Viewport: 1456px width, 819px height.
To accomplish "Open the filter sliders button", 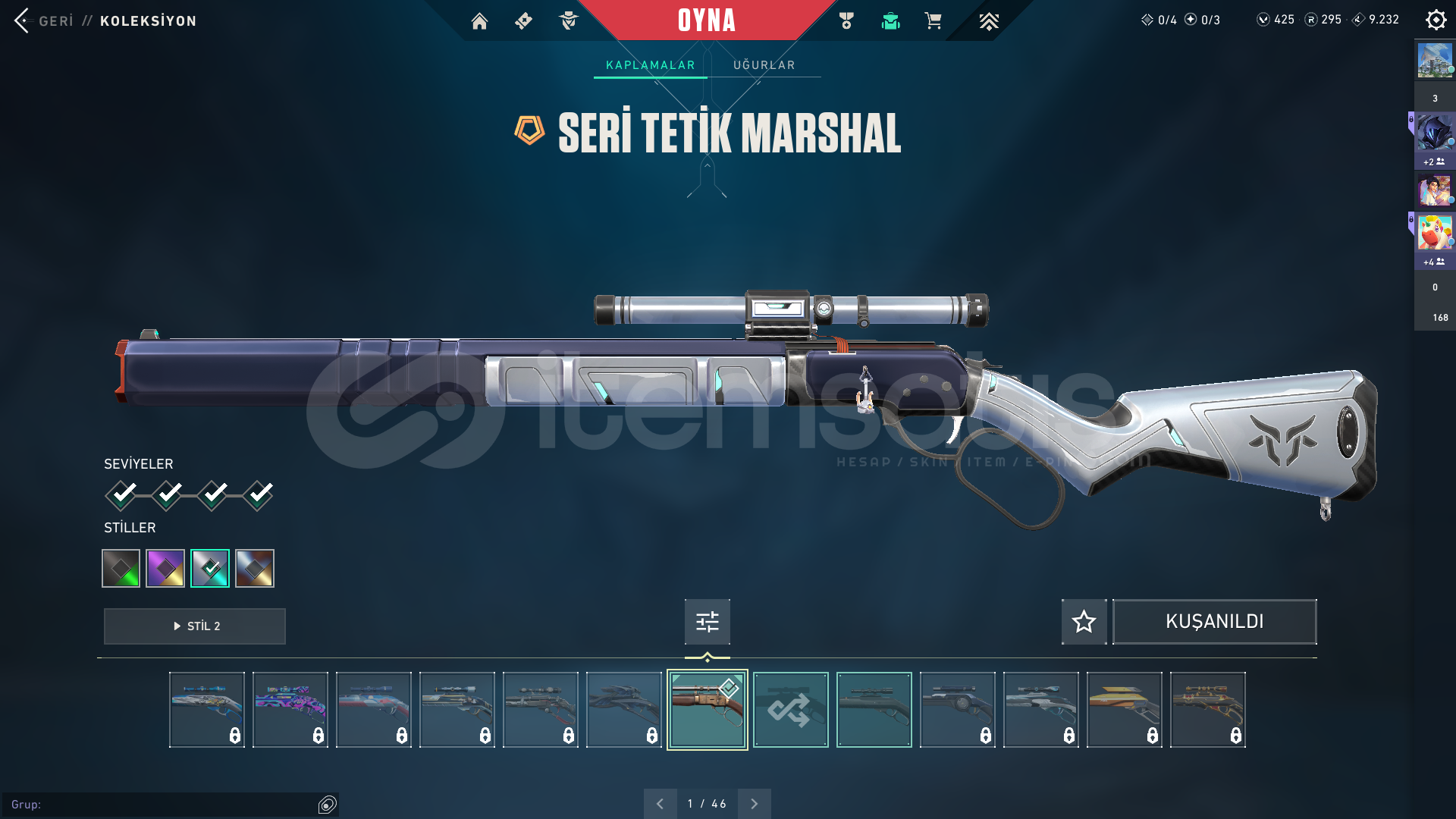I will point(707,622).
